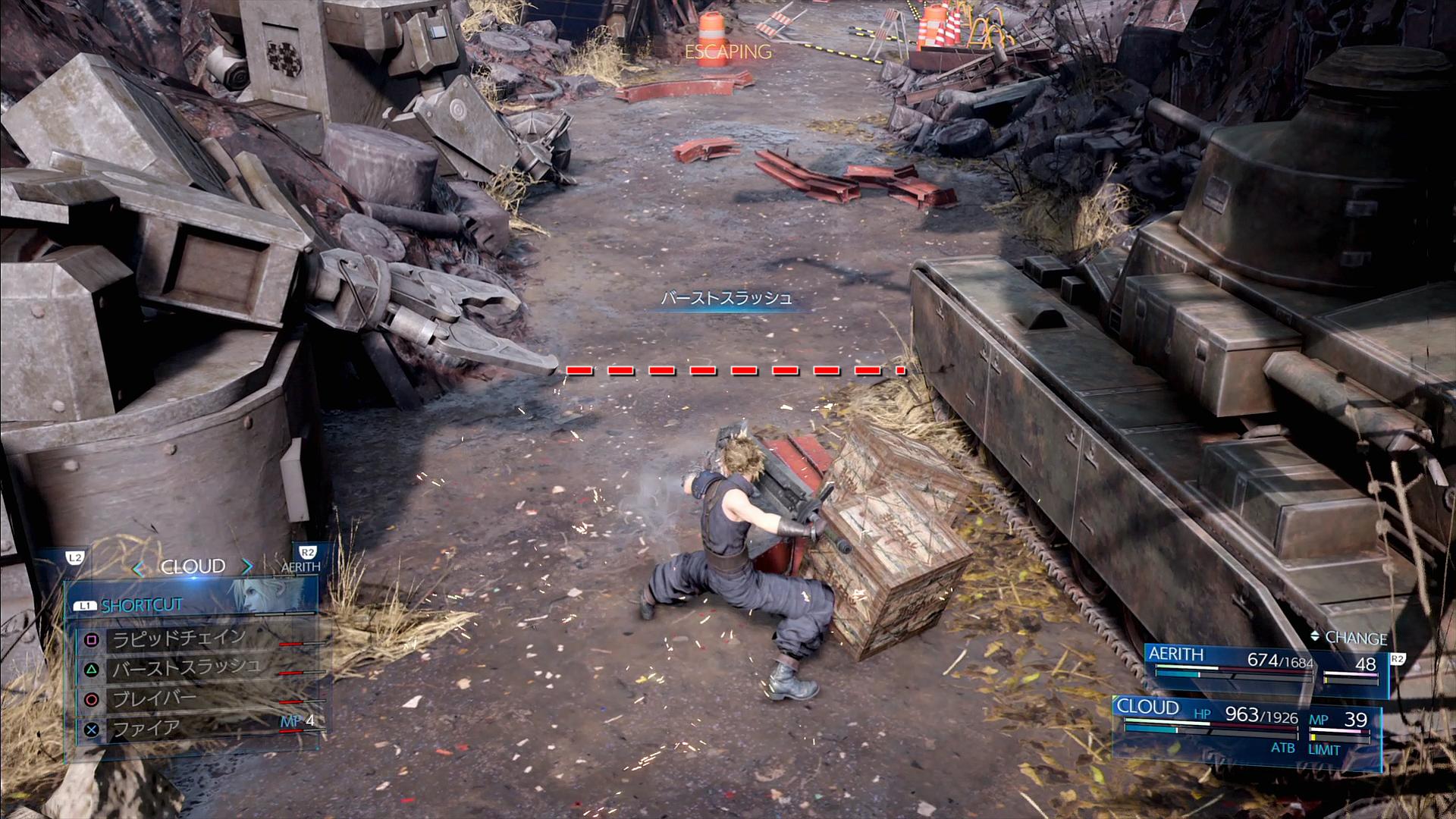Choose the バーストスラッシュ shortcut ability

point(187,669)
